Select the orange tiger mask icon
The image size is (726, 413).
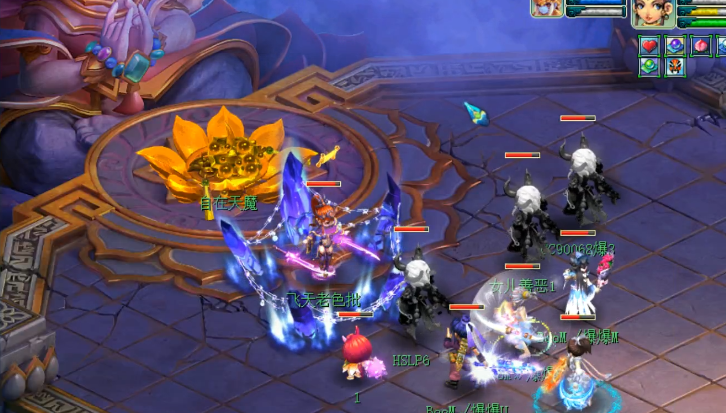[x=675, y=67]
